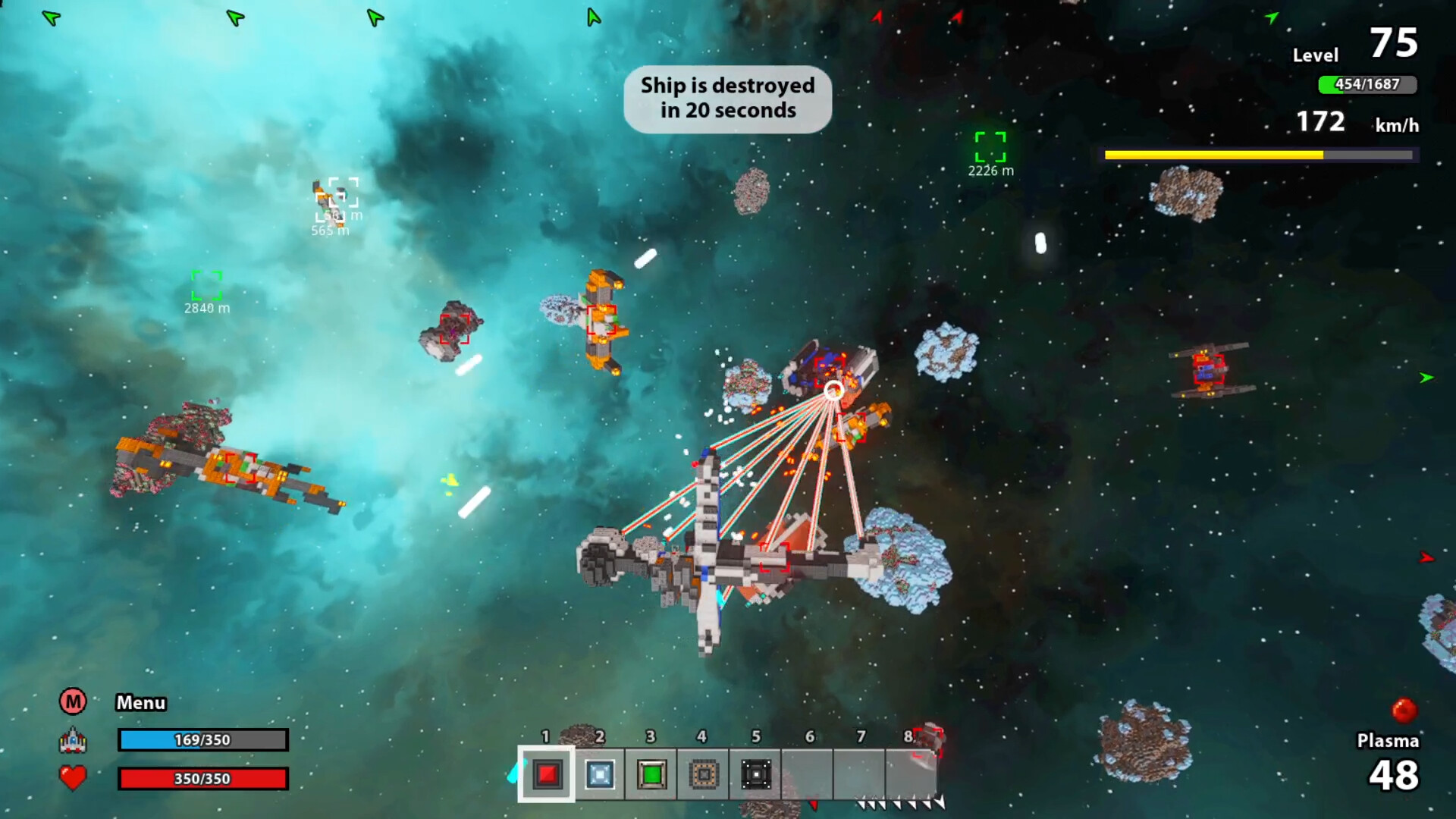Select empty hotbar slot 7

859,775
